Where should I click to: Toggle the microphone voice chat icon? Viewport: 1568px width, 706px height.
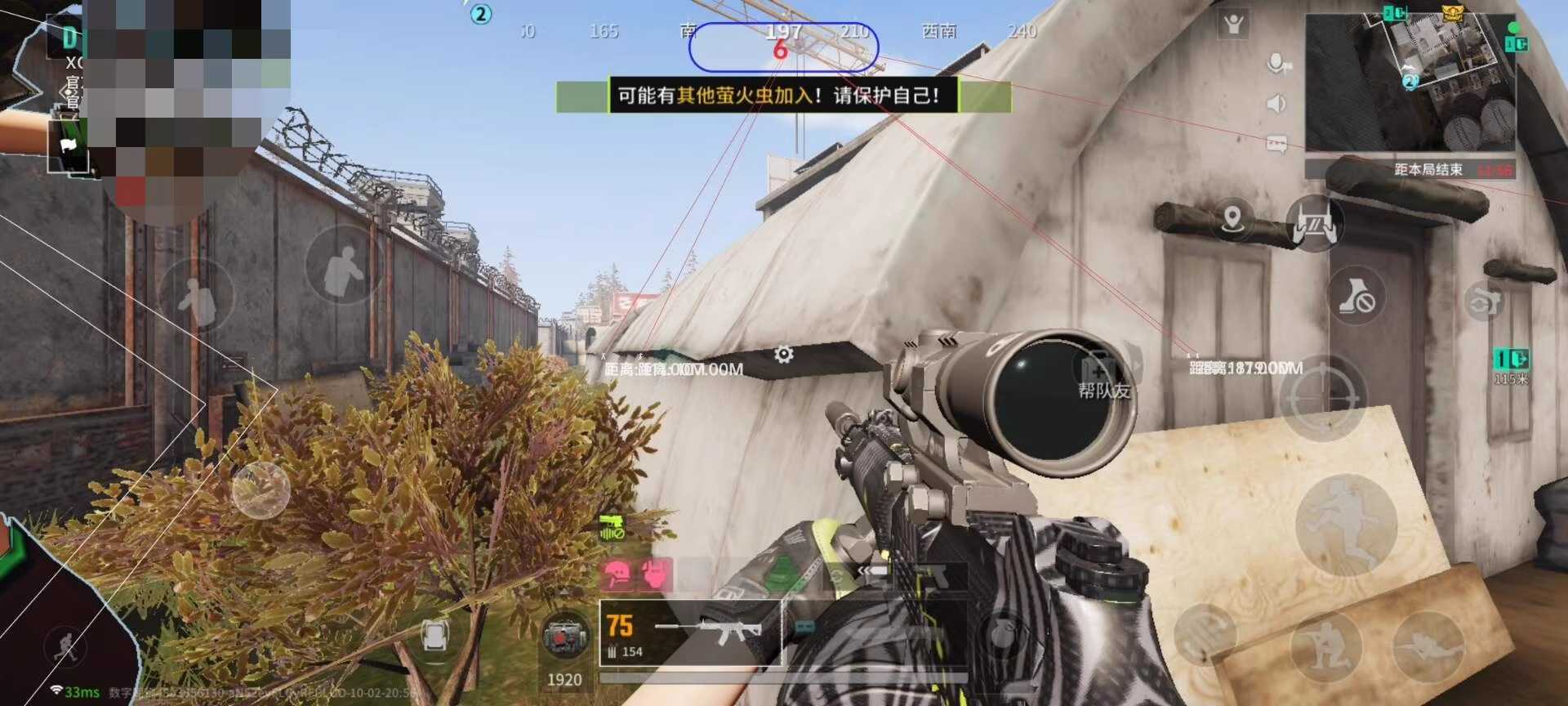pos(1276,63)
